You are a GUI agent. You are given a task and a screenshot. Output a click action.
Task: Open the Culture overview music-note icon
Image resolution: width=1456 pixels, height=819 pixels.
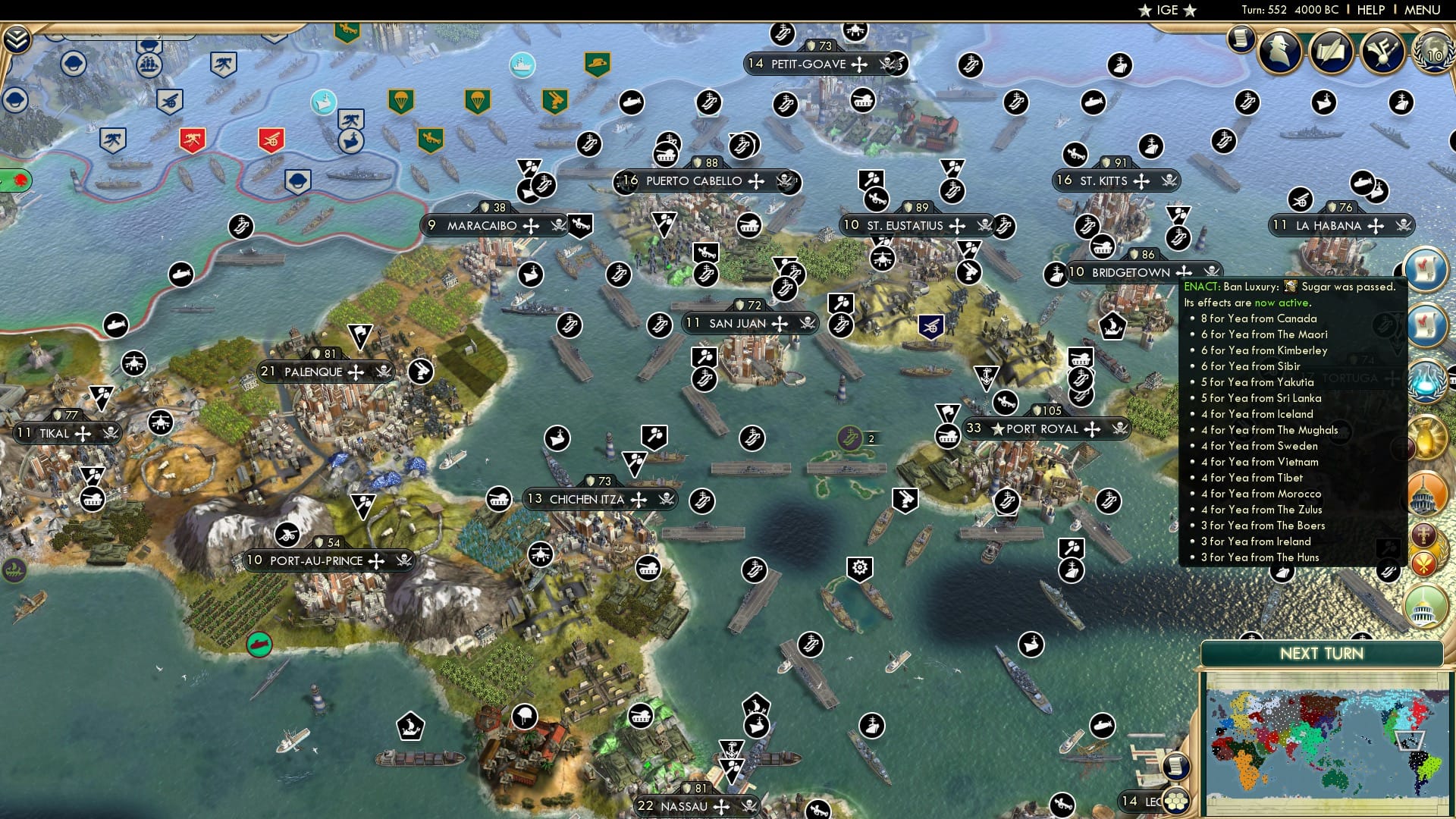[1382, 52]
